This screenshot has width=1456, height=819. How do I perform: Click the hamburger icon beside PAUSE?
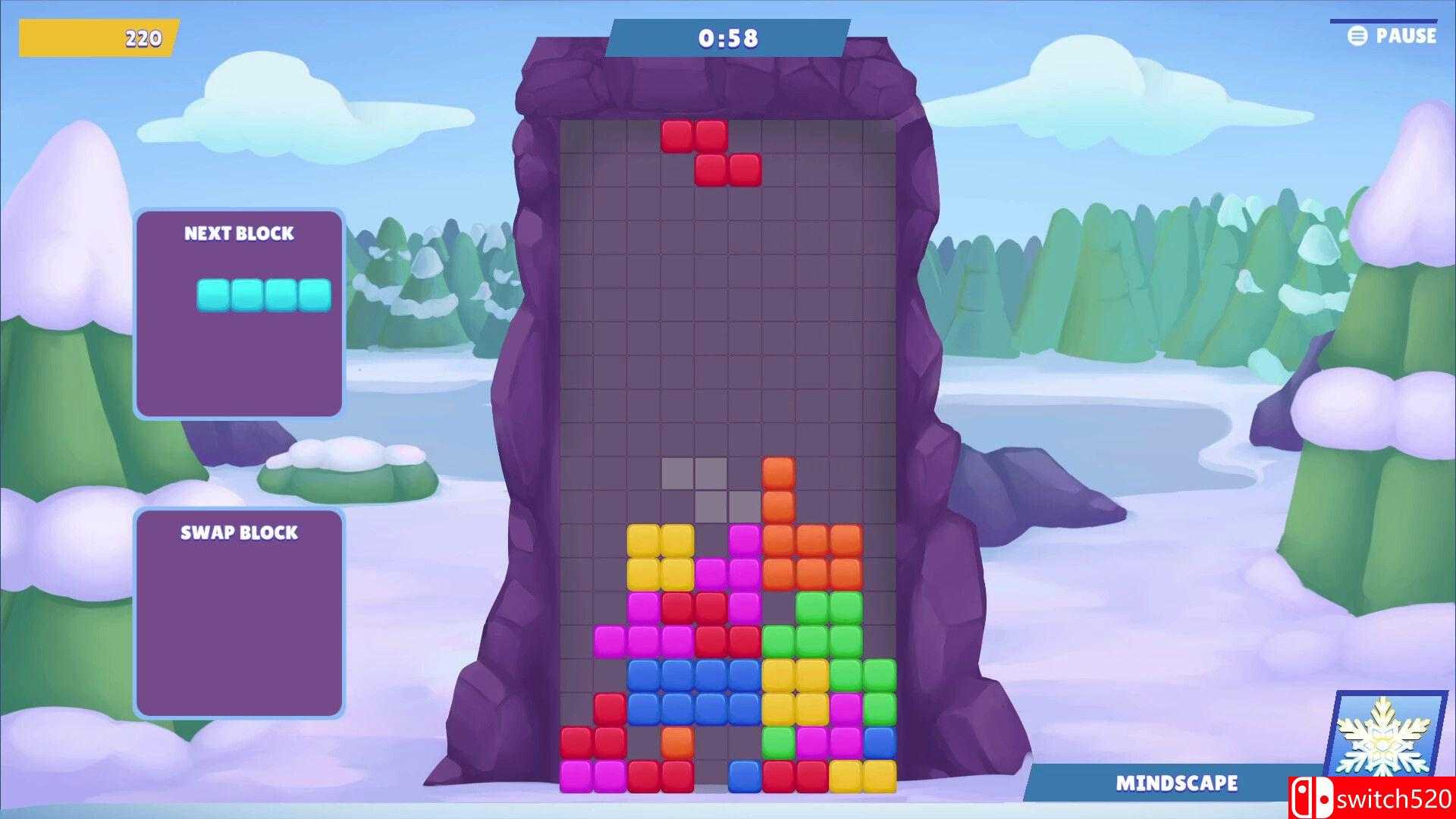(1357, 35)
